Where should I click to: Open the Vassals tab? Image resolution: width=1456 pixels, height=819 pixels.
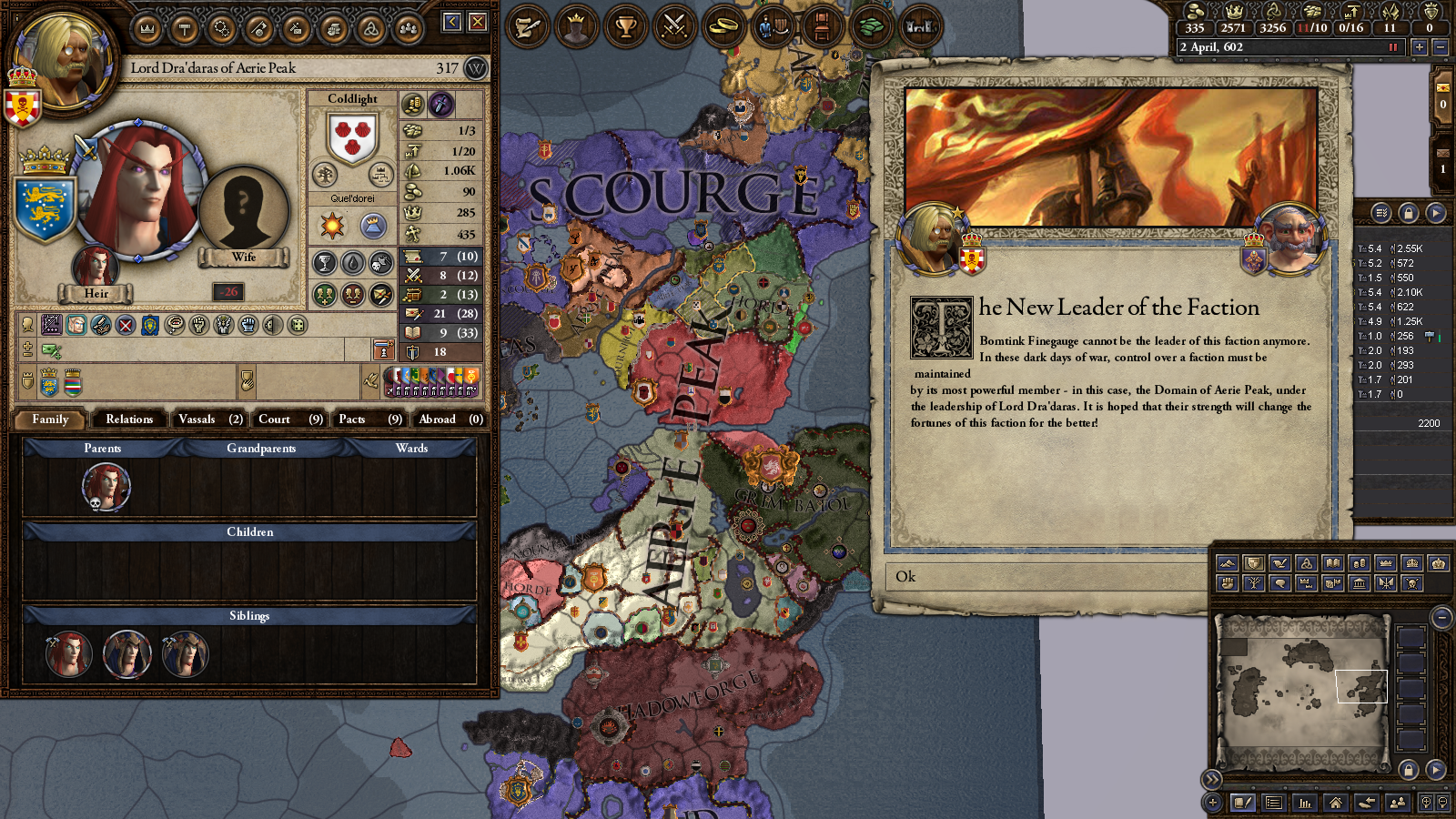point(208,420)
